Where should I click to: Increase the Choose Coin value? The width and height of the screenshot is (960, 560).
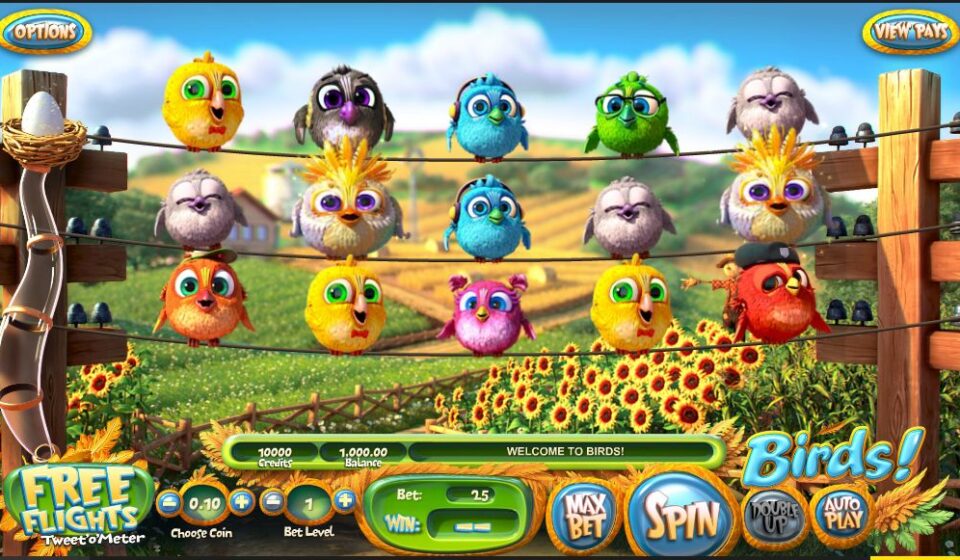[241, 501]
